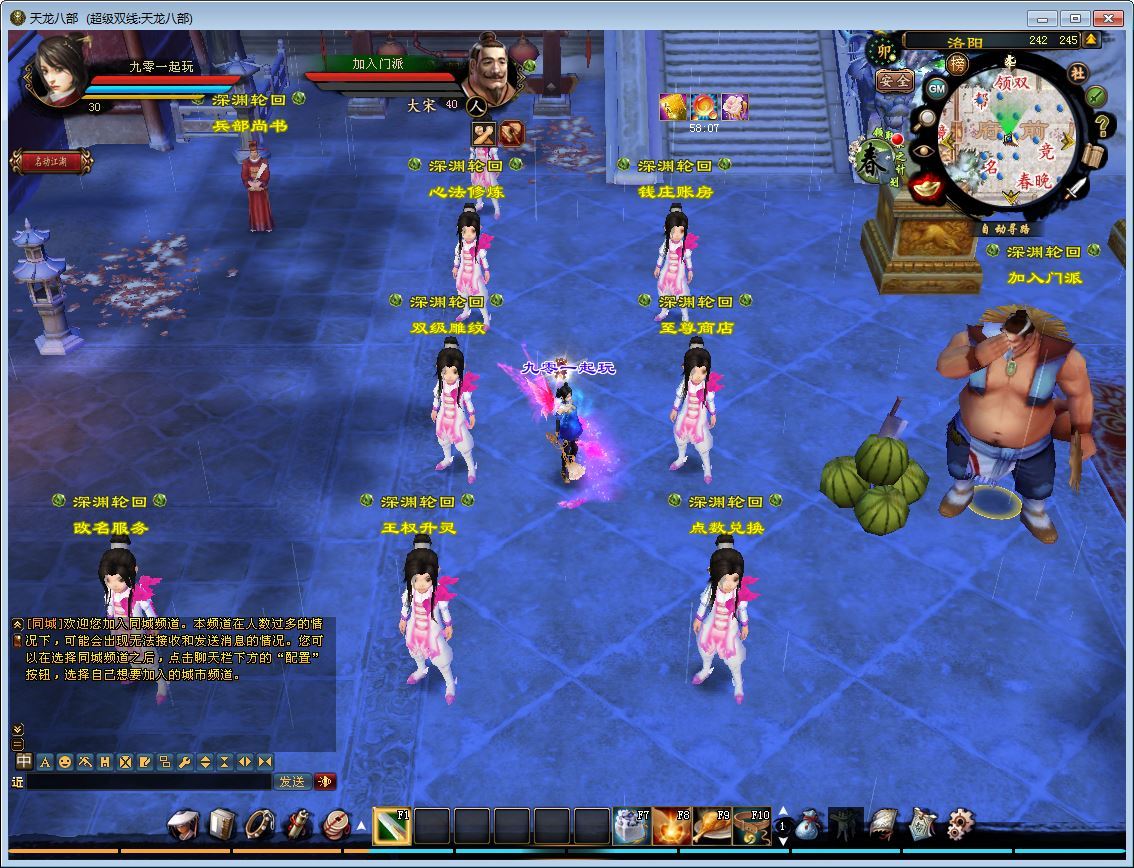
Task: Open chat settings with the wrench icon
Action: 184,762
